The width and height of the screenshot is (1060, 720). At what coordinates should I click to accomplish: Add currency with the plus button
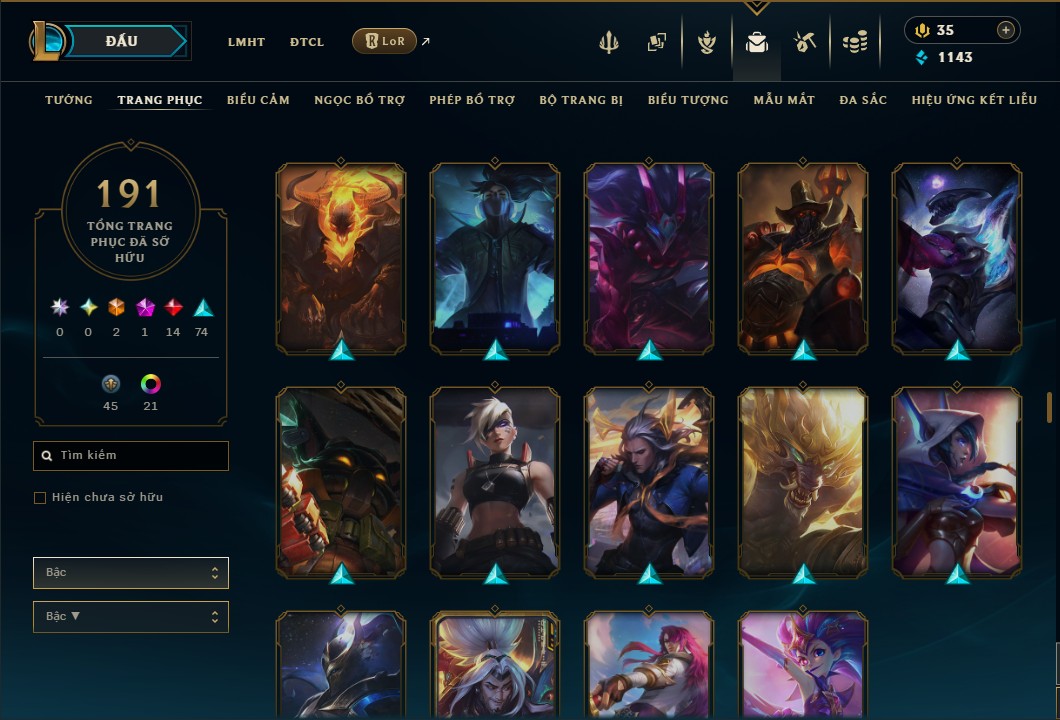click(x=1006, y=30)
